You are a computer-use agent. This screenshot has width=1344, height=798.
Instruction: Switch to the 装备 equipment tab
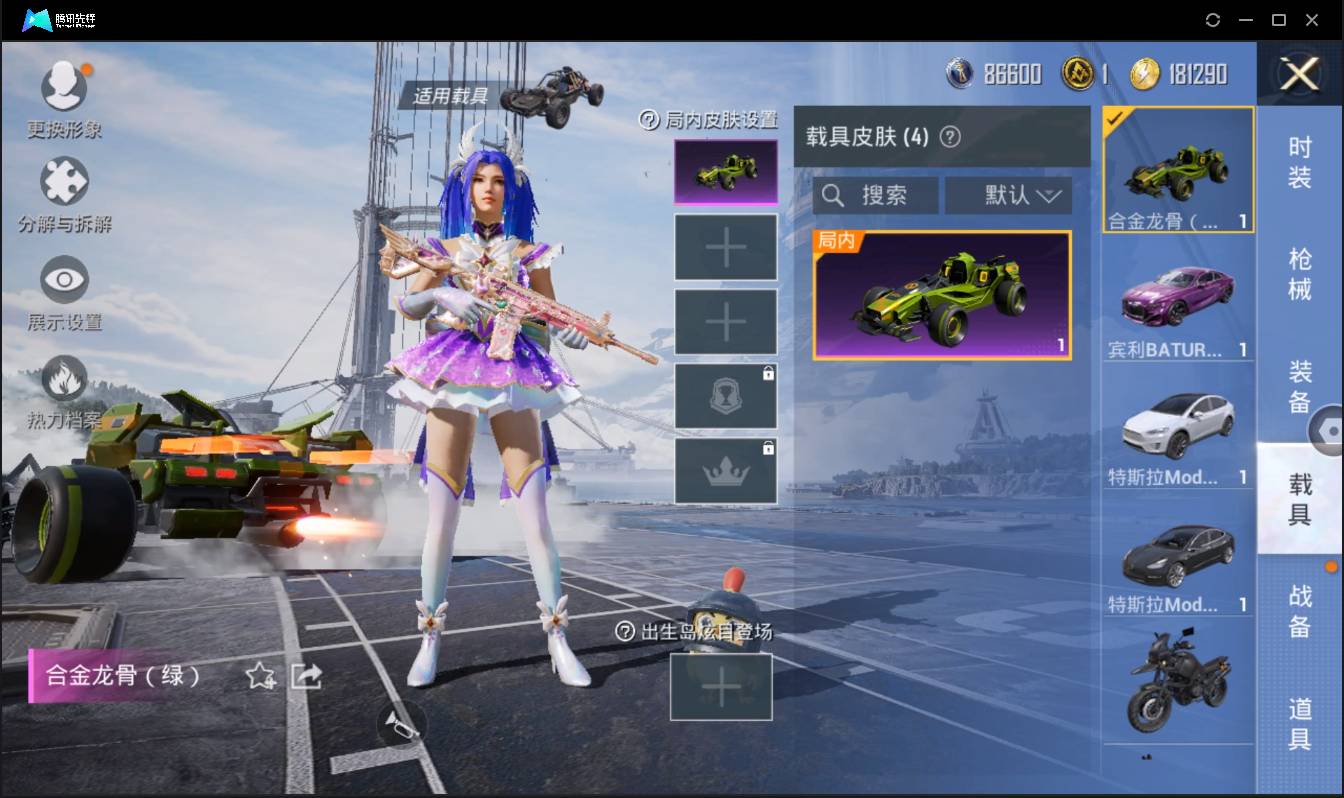click(1299, 387)
